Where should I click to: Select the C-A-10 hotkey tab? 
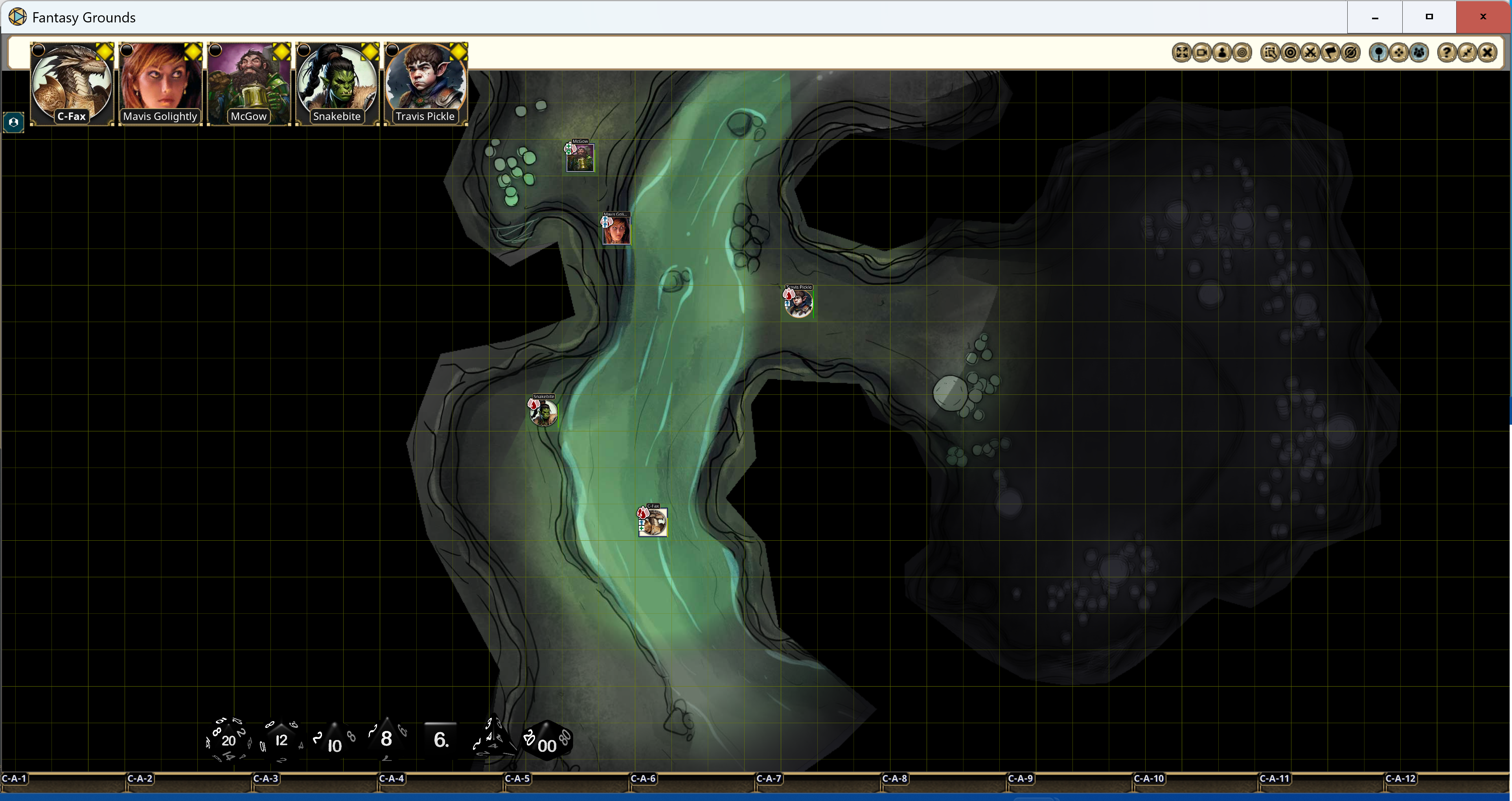tap(1150, 779)
